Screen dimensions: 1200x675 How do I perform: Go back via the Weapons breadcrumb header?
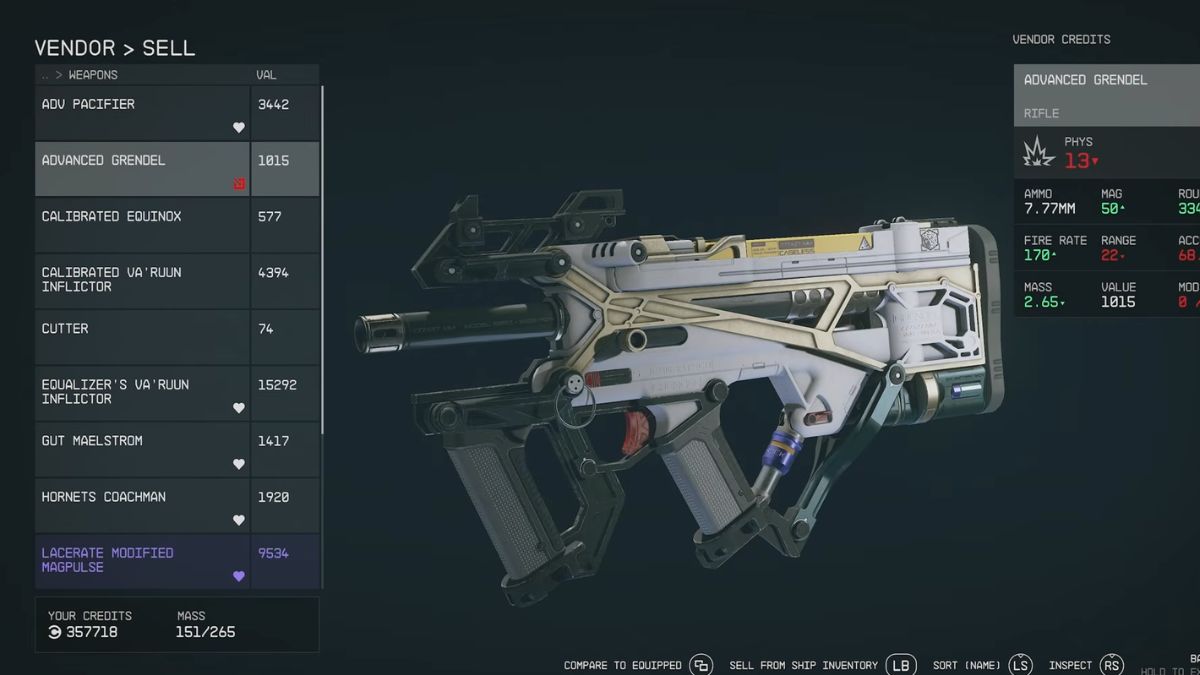(x=80, y=75)
